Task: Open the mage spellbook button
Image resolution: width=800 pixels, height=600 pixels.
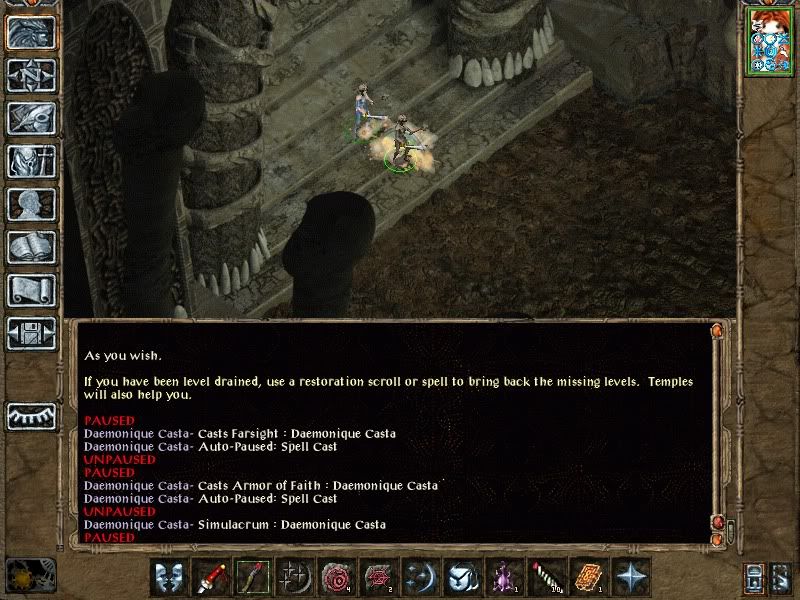Action: (31, 248)
